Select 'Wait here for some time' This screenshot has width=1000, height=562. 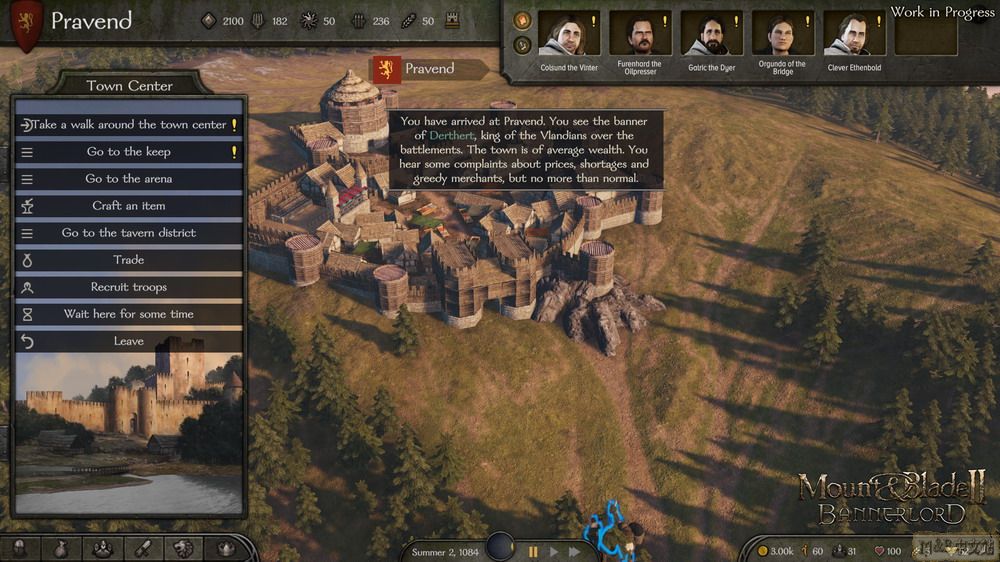(129, 314)
